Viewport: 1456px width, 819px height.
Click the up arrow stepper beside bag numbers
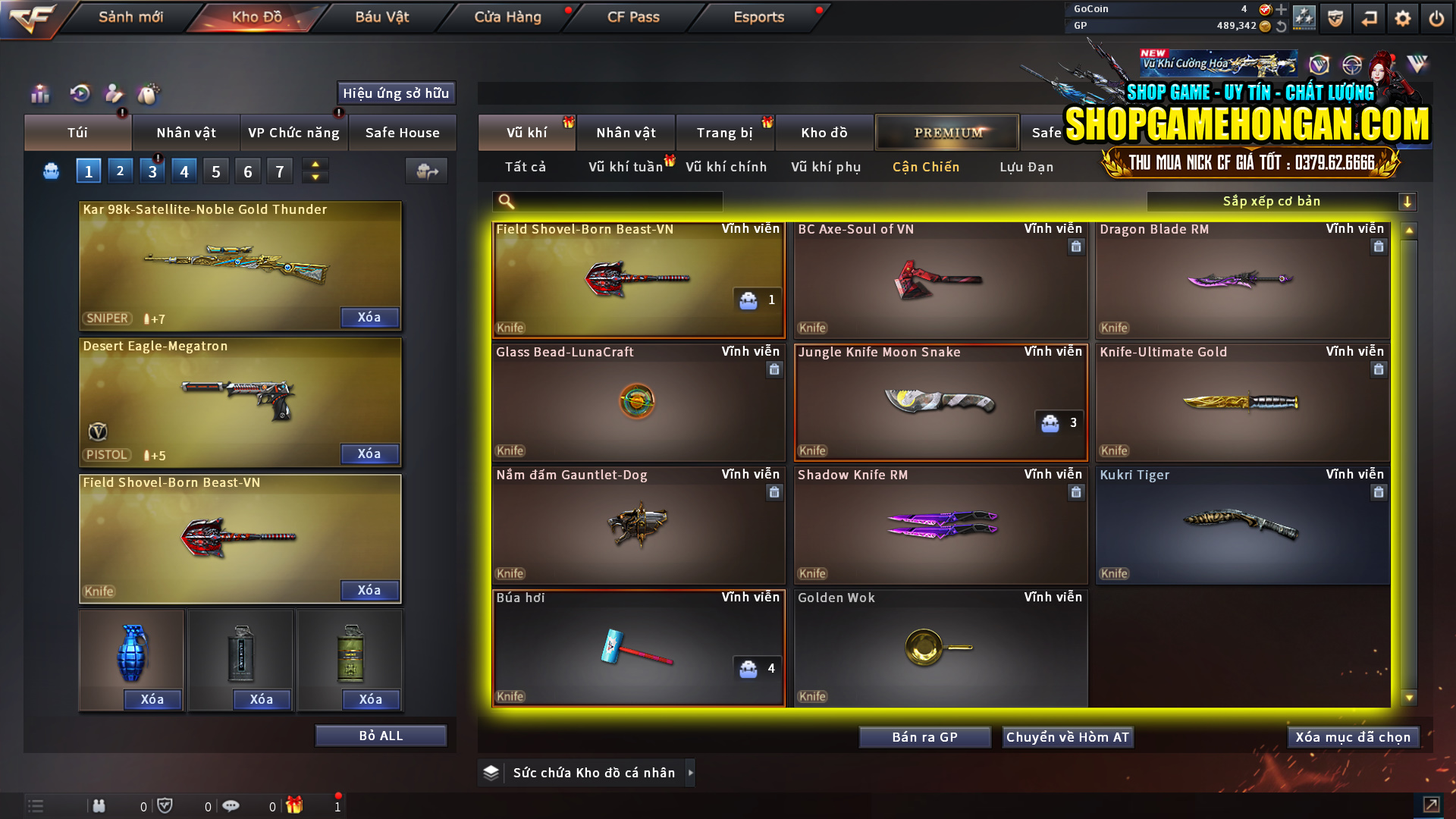[x=315, y=164]
